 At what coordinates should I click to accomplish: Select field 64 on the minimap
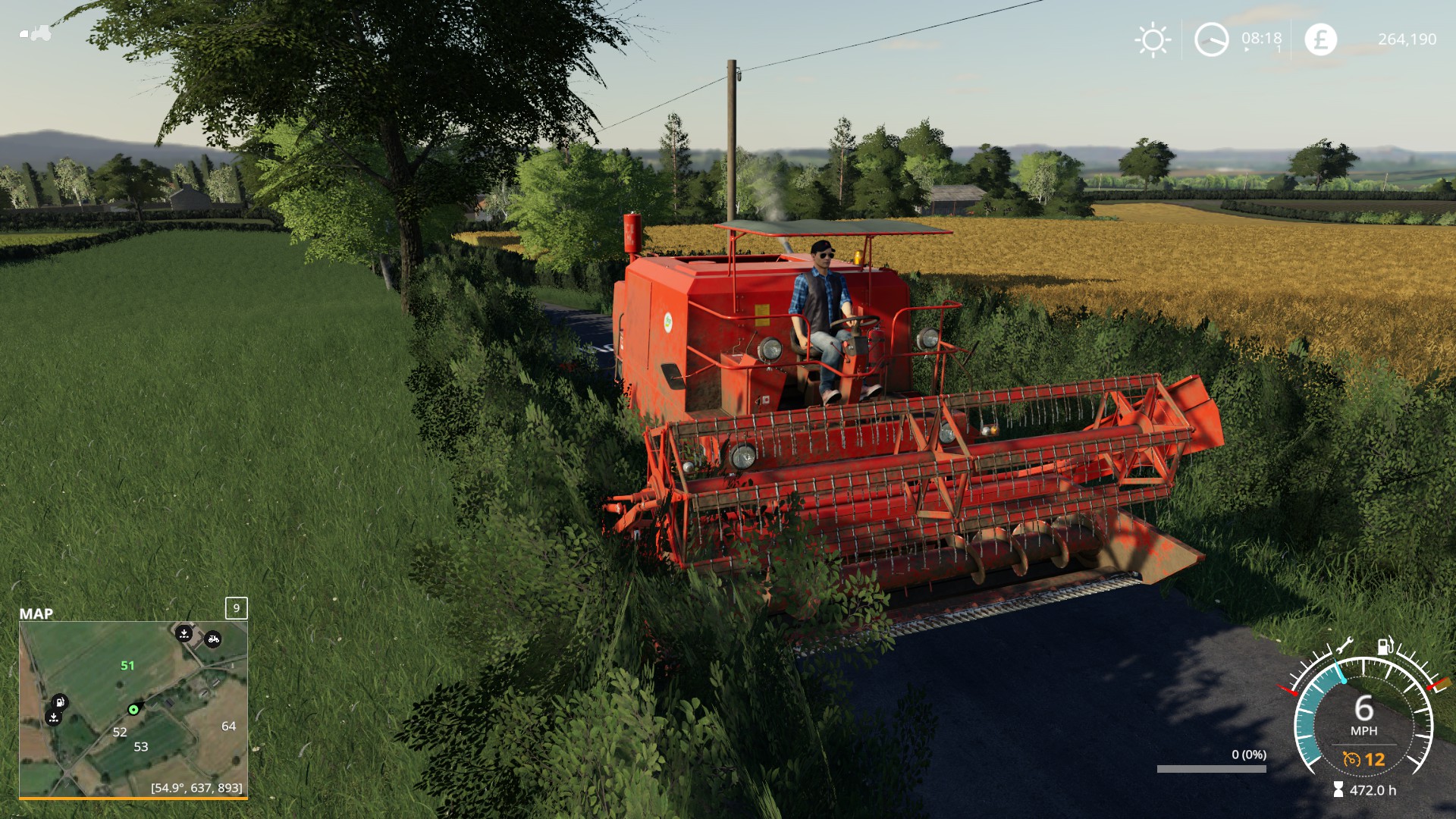click(228, 726)
